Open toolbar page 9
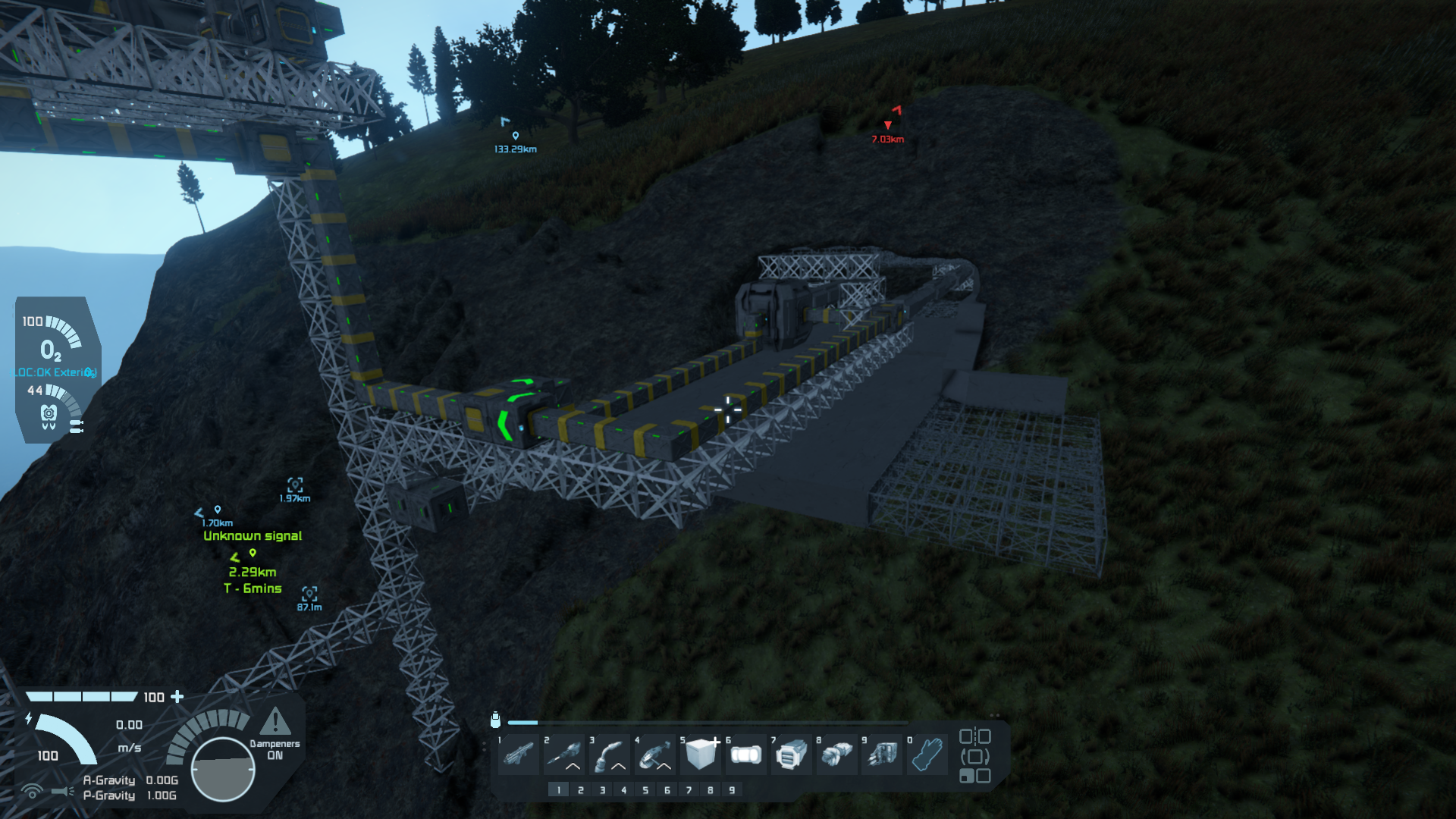Viewport: 1456px width, 819px height. point(732,790)
